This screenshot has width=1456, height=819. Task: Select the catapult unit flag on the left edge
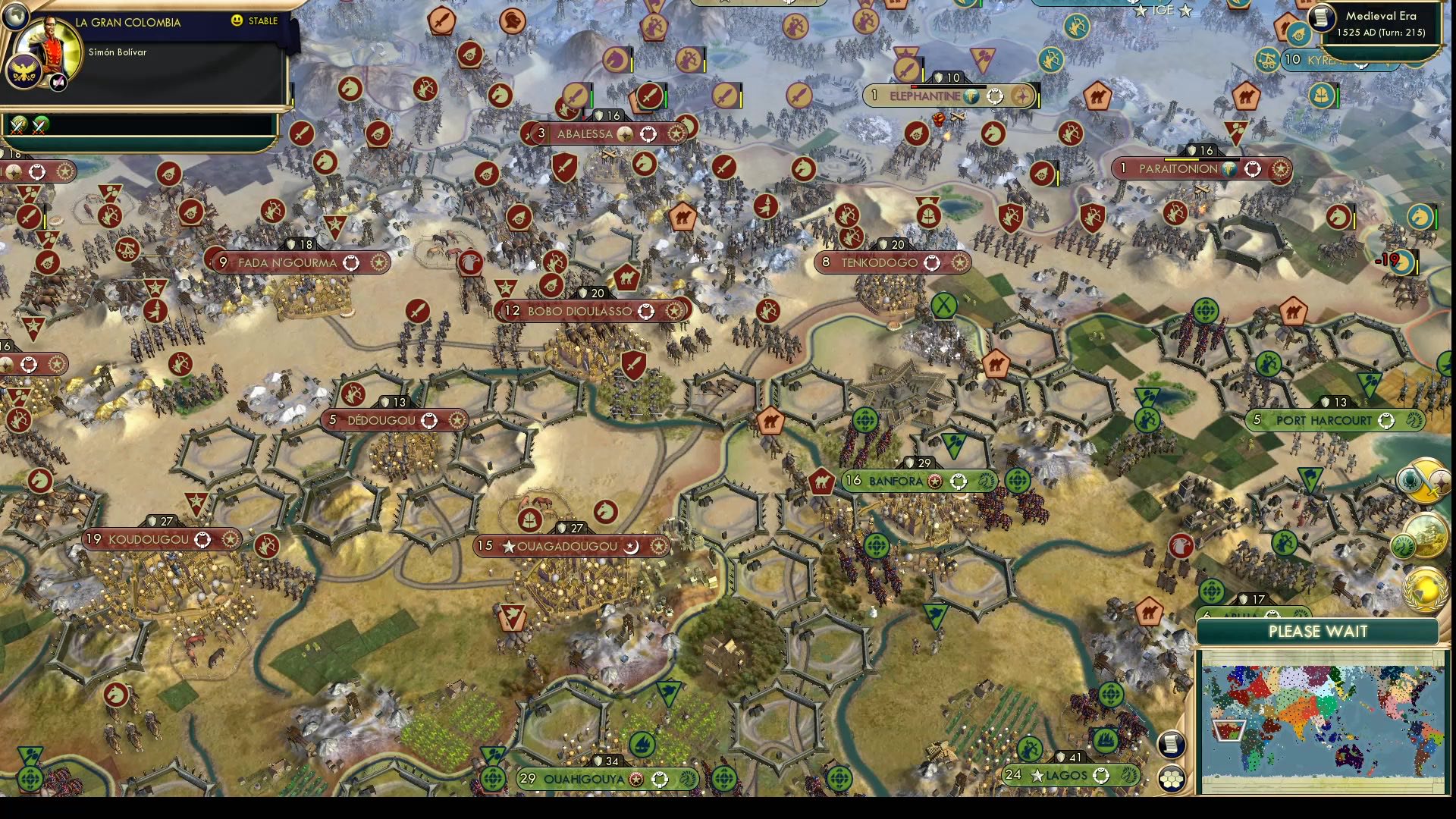click(48, 261)
